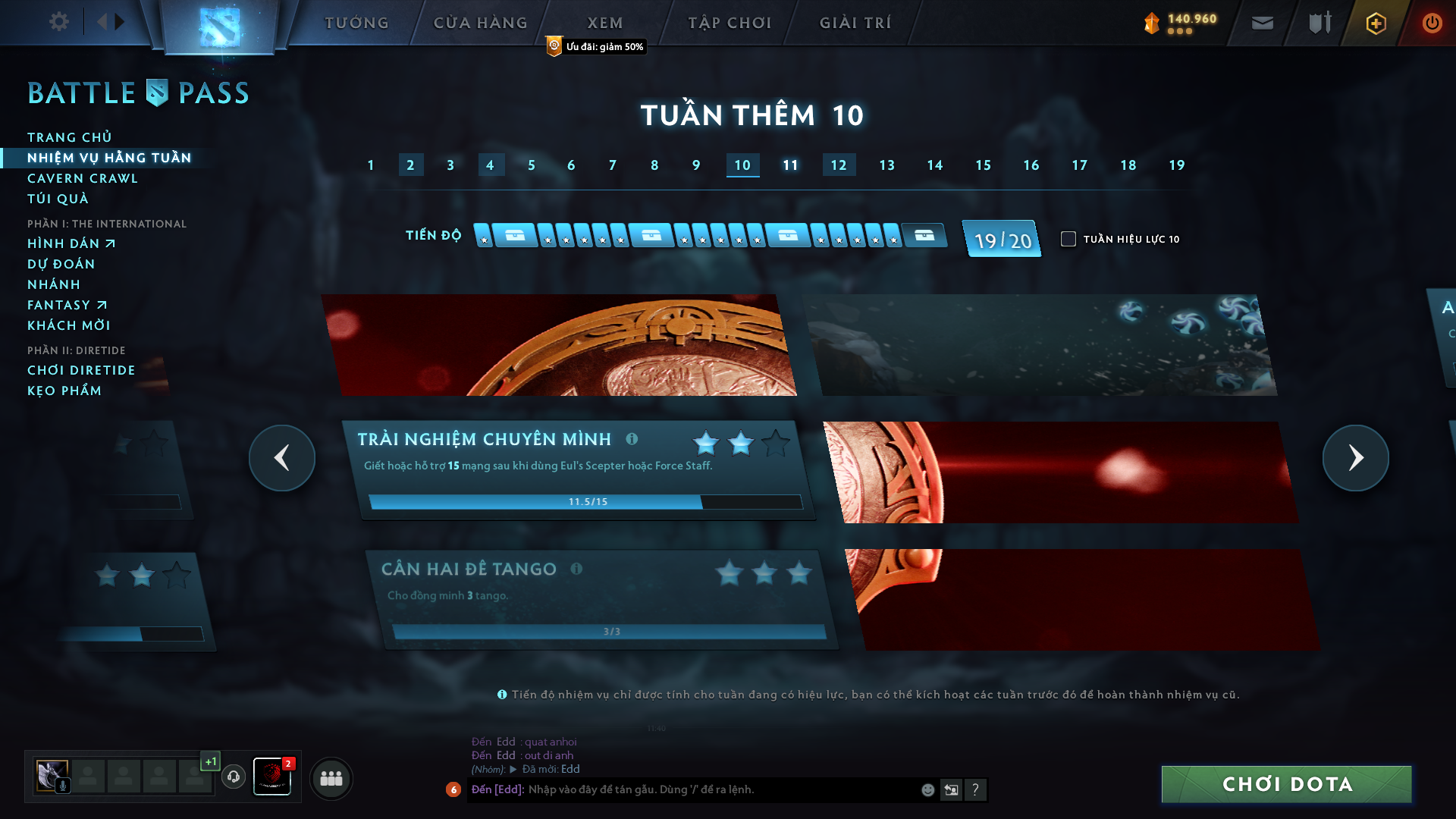Screen dimensions: 1456x819
Task: Switch to the Cửa Hàng tab
Action: (x=479, y=23)
